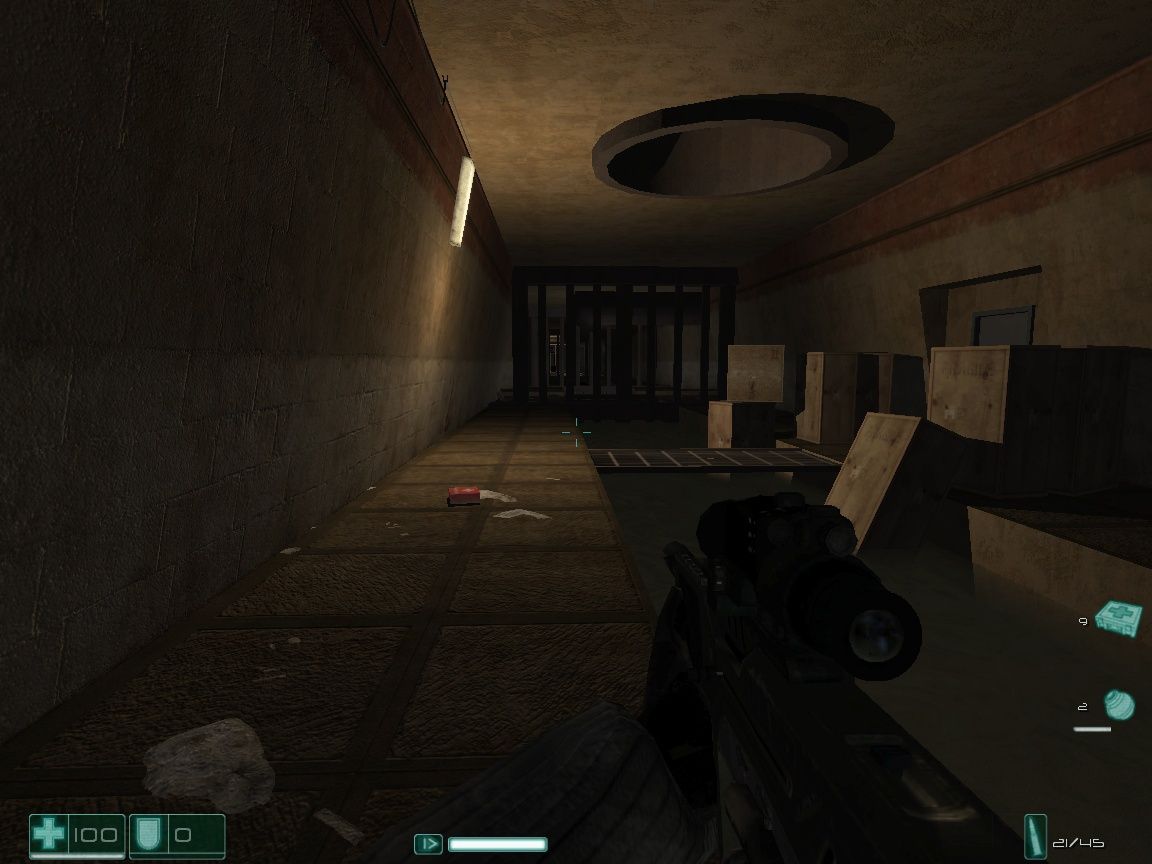Select the medkit inventory icon
Image resolution: width=1152 pixels, height=864 pixels.
pos(1115,616)
